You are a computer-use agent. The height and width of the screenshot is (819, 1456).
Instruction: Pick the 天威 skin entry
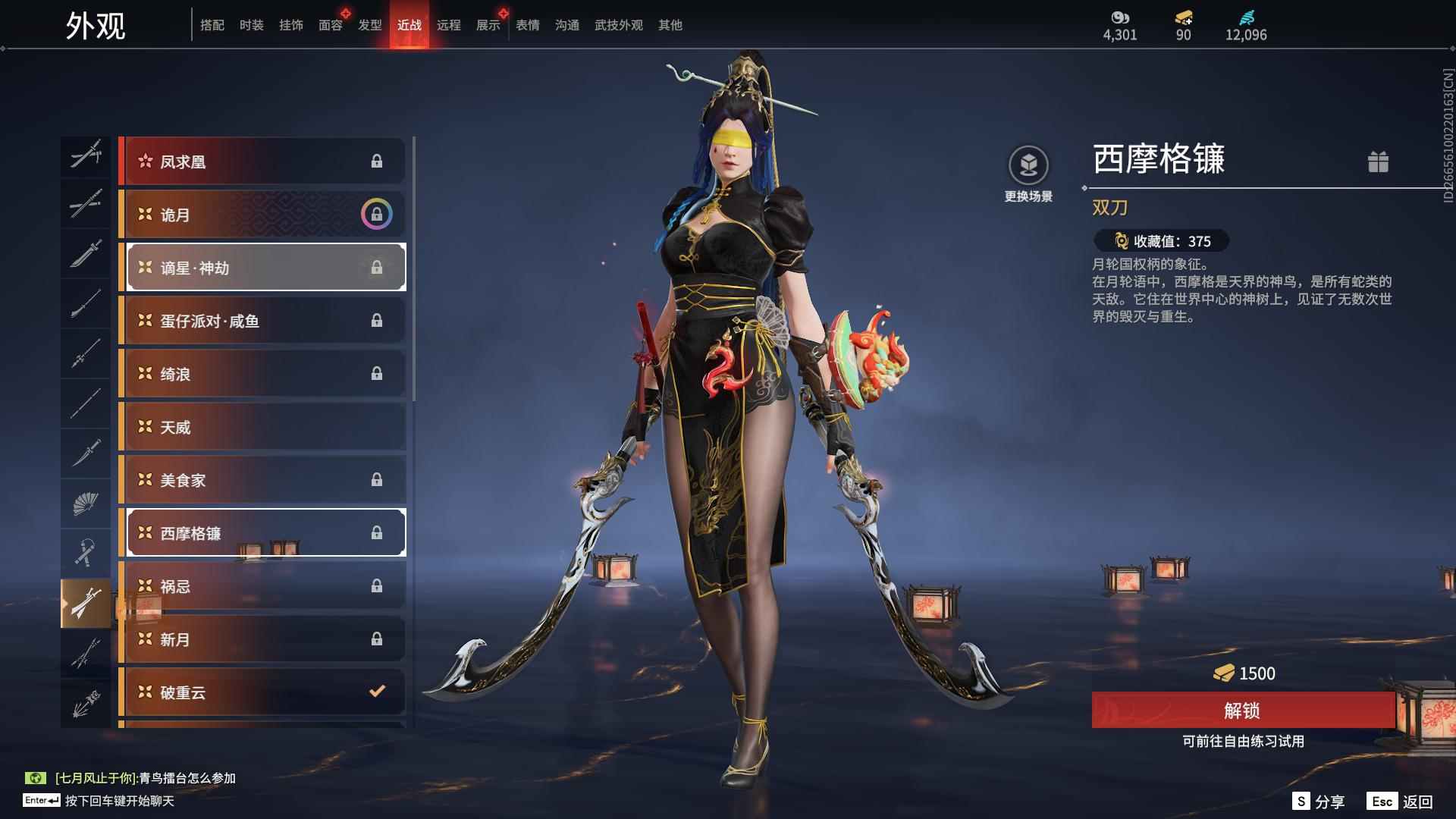pos(262,427)
